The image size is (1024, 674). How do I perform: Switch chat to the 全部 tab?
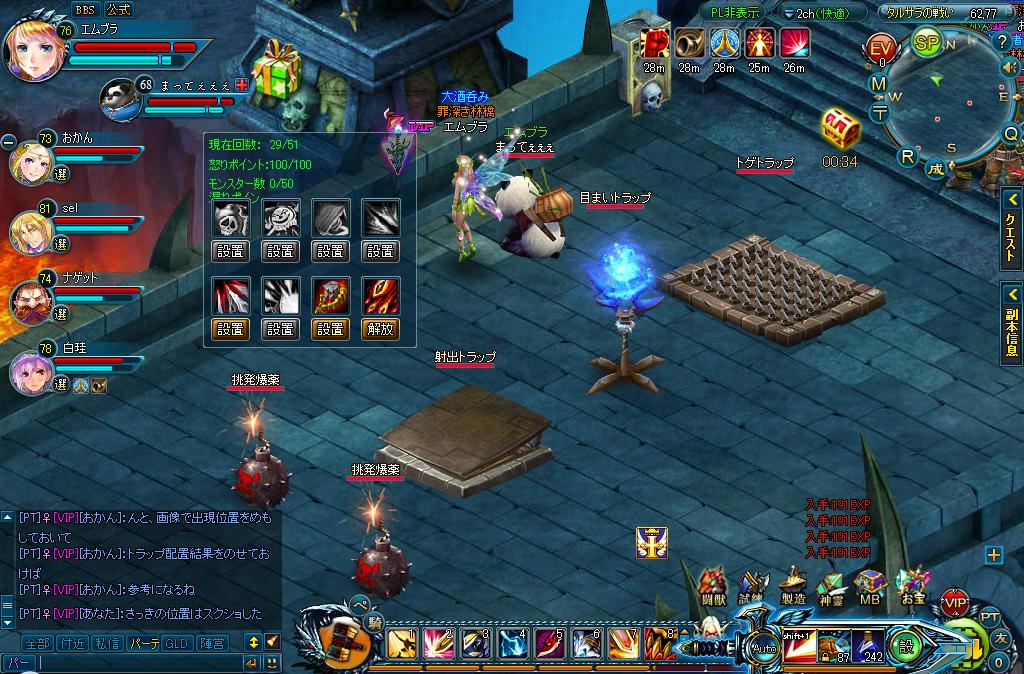pyautogui.click(x=36, y=642)
